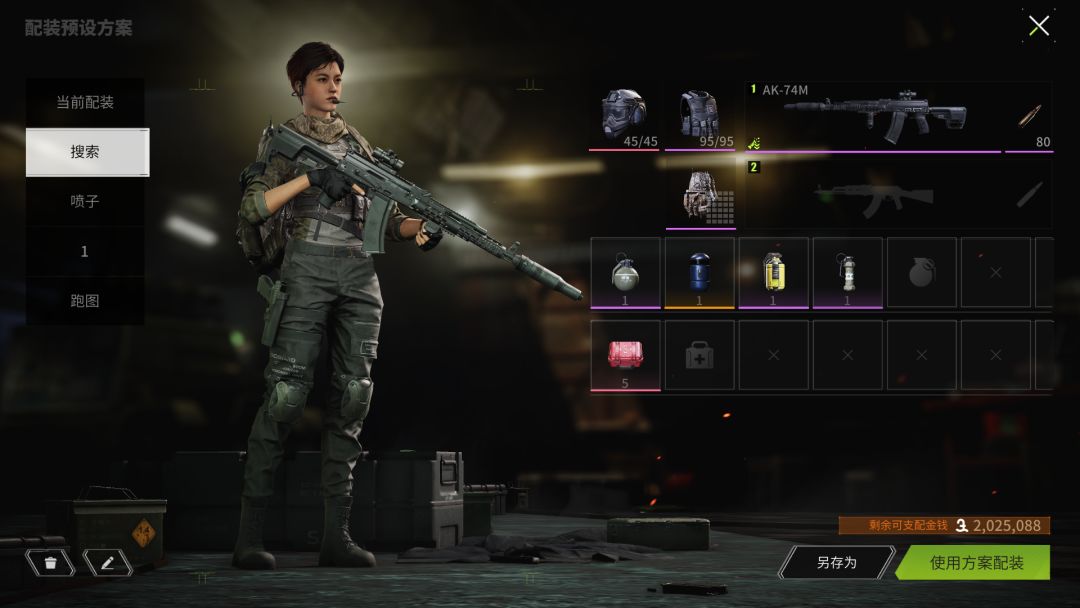This screenshot has height=608, width=1080.
Task: Delete preset with the trash icon
Action: 51,562
